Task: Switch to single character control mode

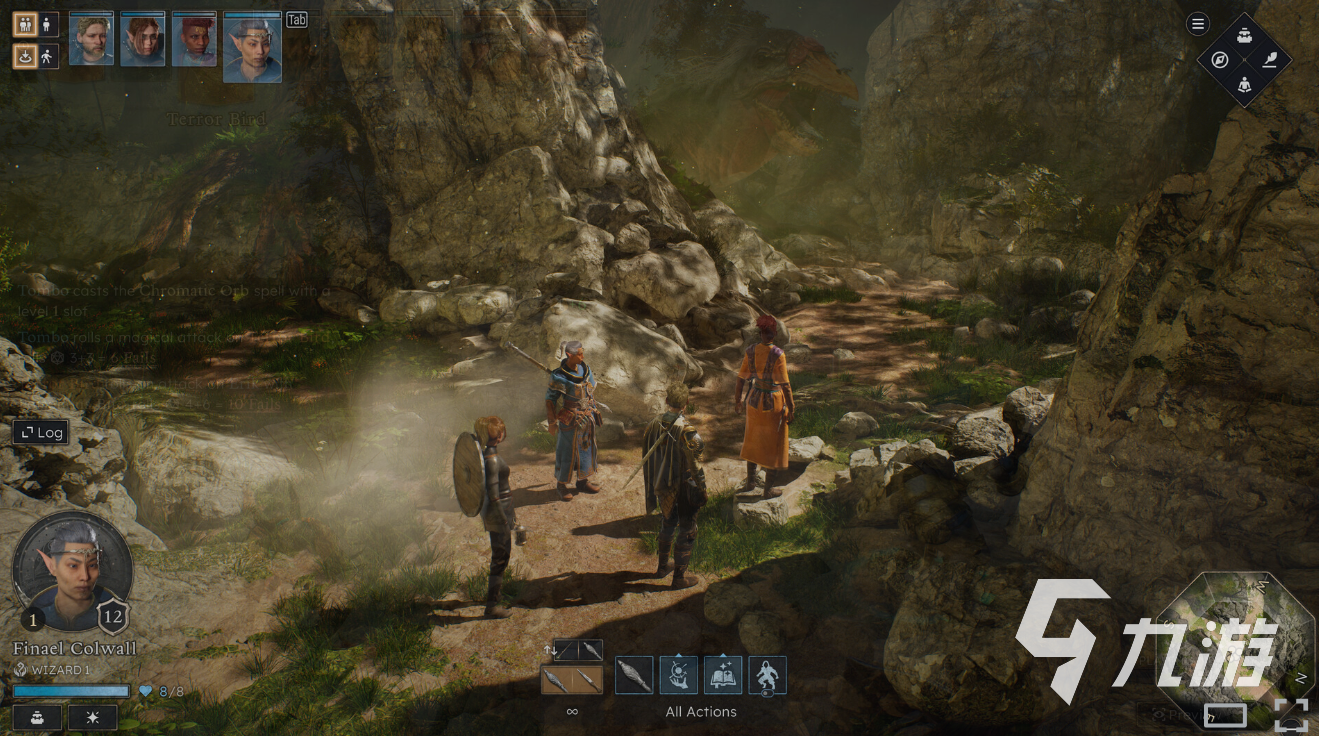Action: [x=48, y=25]
